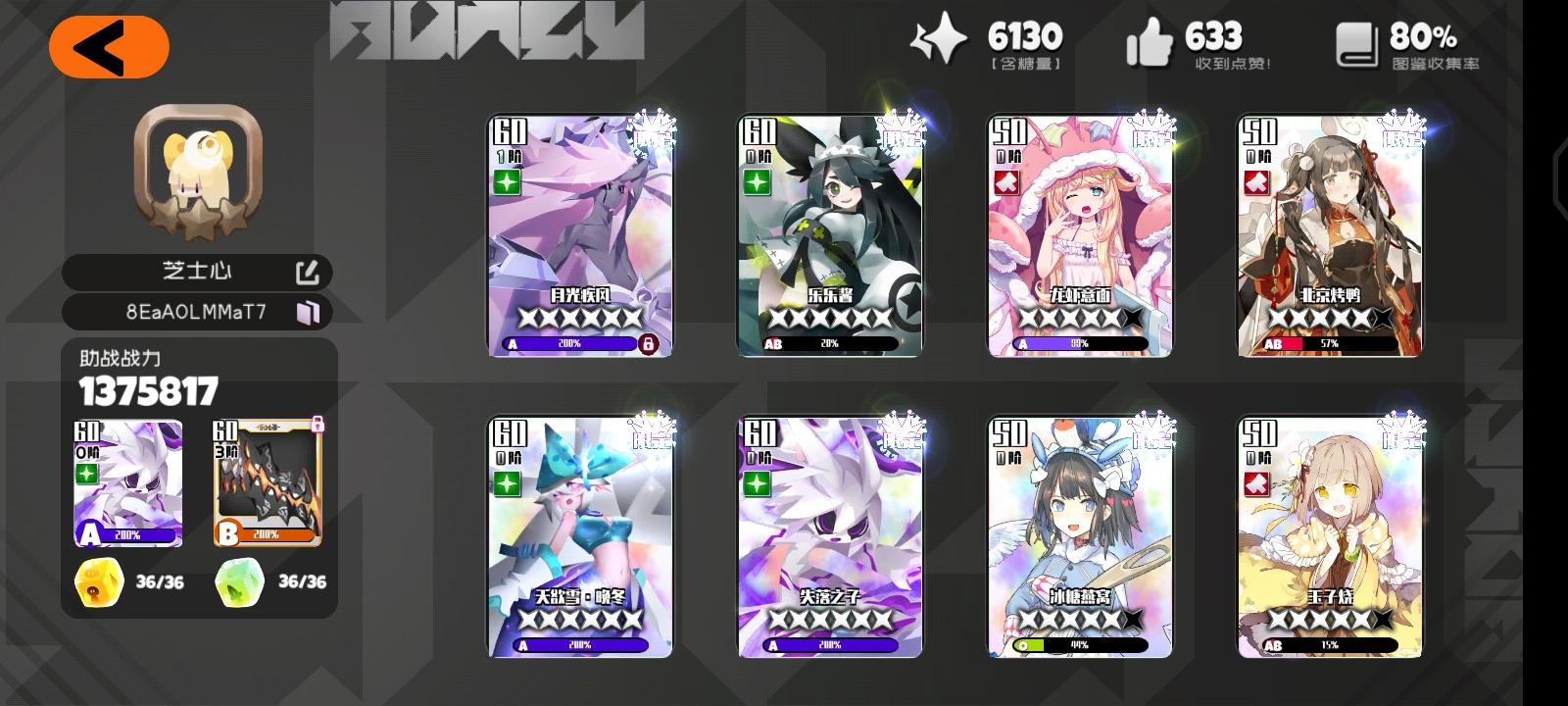Click the candy amount star icon showing 6130
Image resolution: width=1568 pixels, height=706 pixels.
[938, 41]
